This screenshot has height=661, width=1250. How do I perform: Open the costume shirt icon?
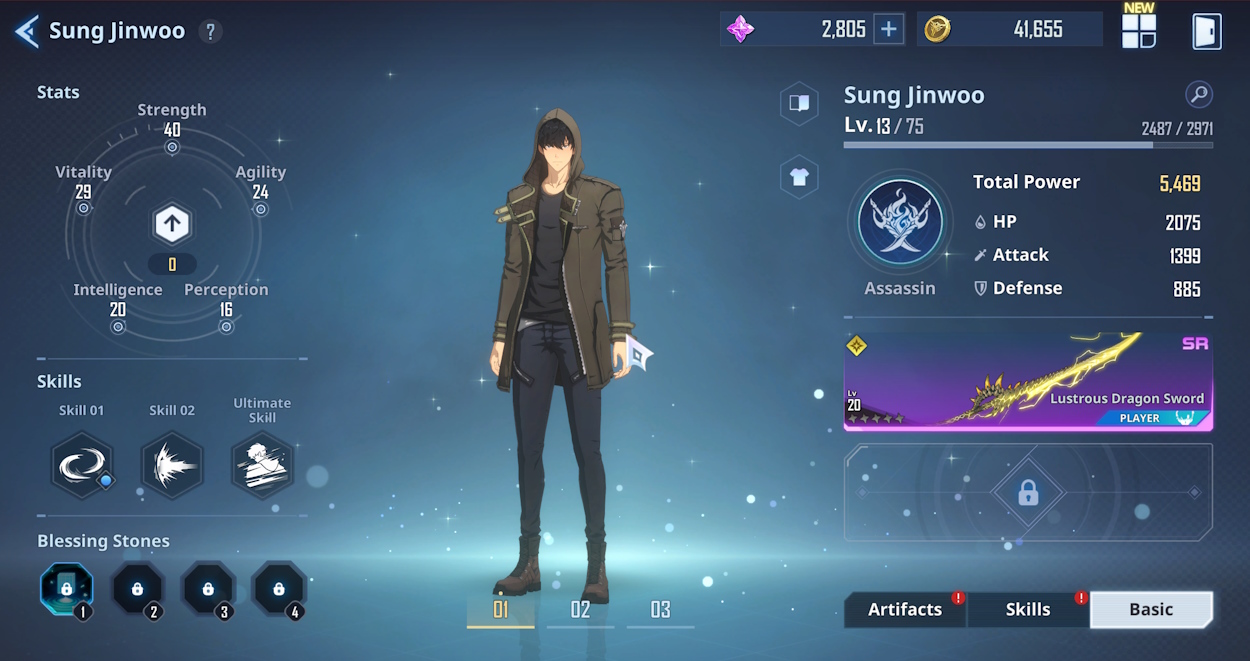point(799,178)
